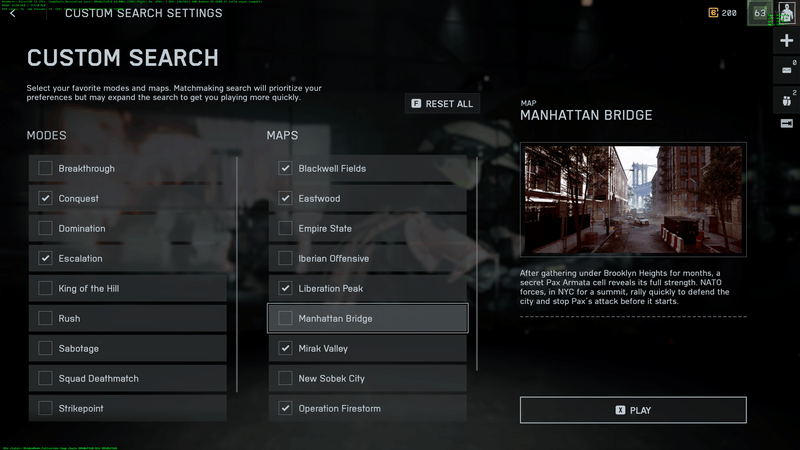This screenshot has height=450, width=800.
Task: Uncheck the Blackwell Fields map
Action: tap(285, 169)
